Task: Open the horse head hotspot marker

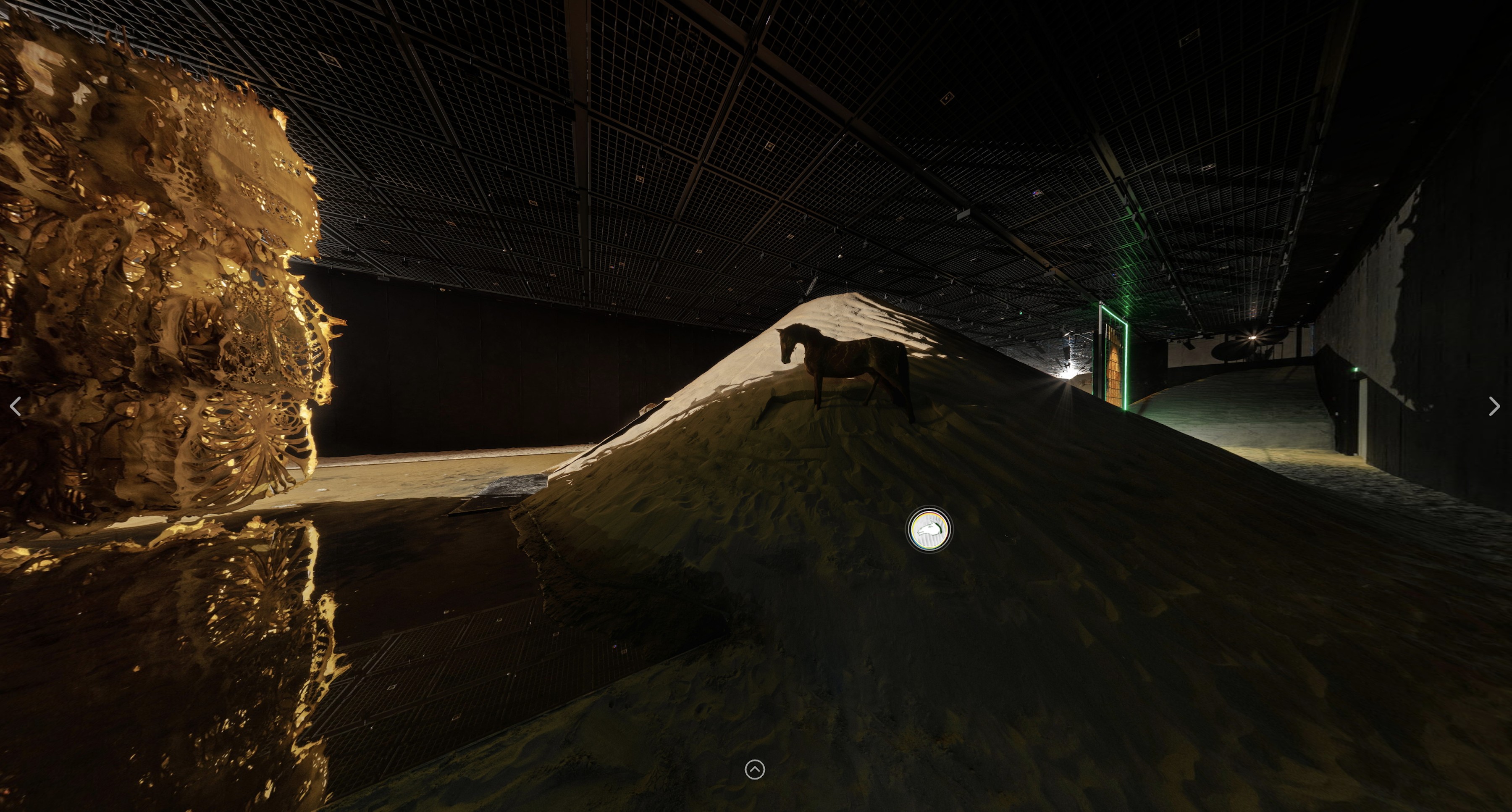Action: (930, 530)
